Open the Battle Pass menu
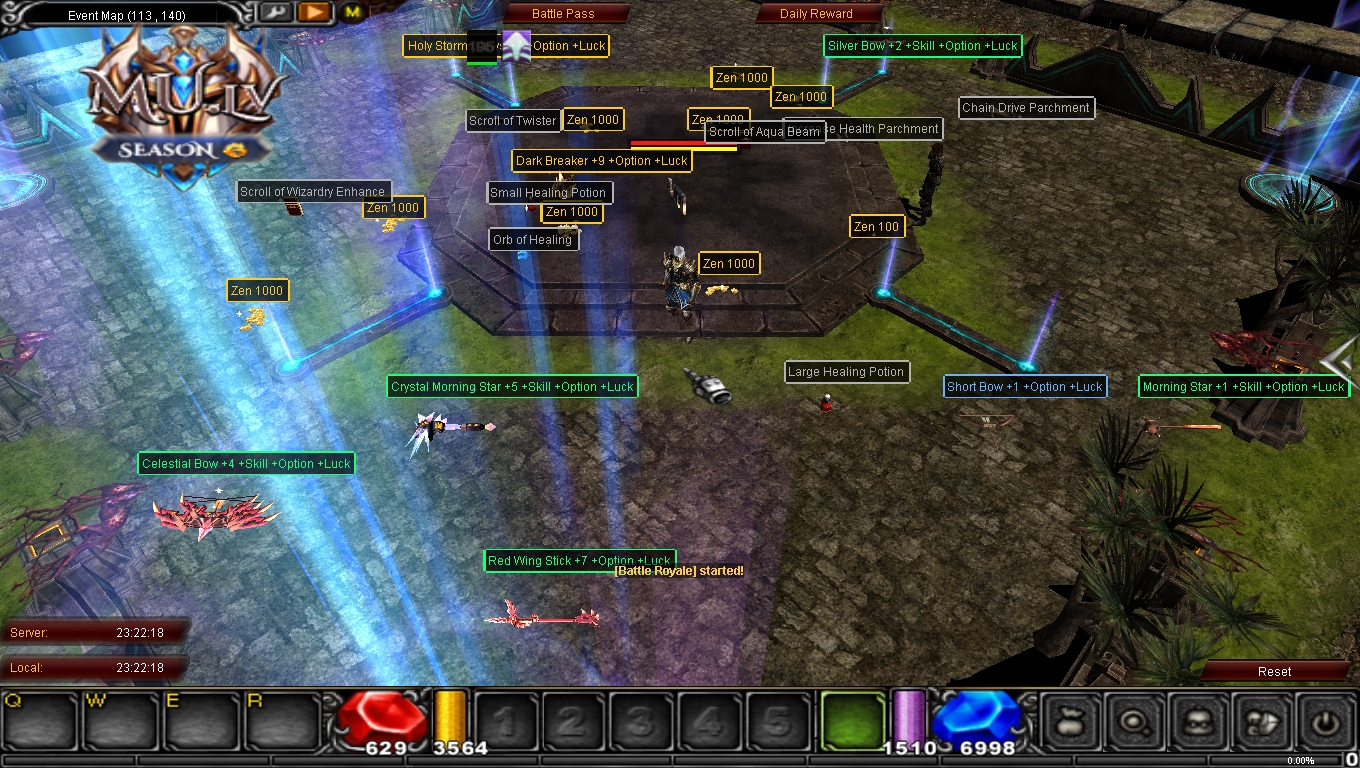Image resolution: width=1360 pixels, height=768 pixels. tap(564, 13)
